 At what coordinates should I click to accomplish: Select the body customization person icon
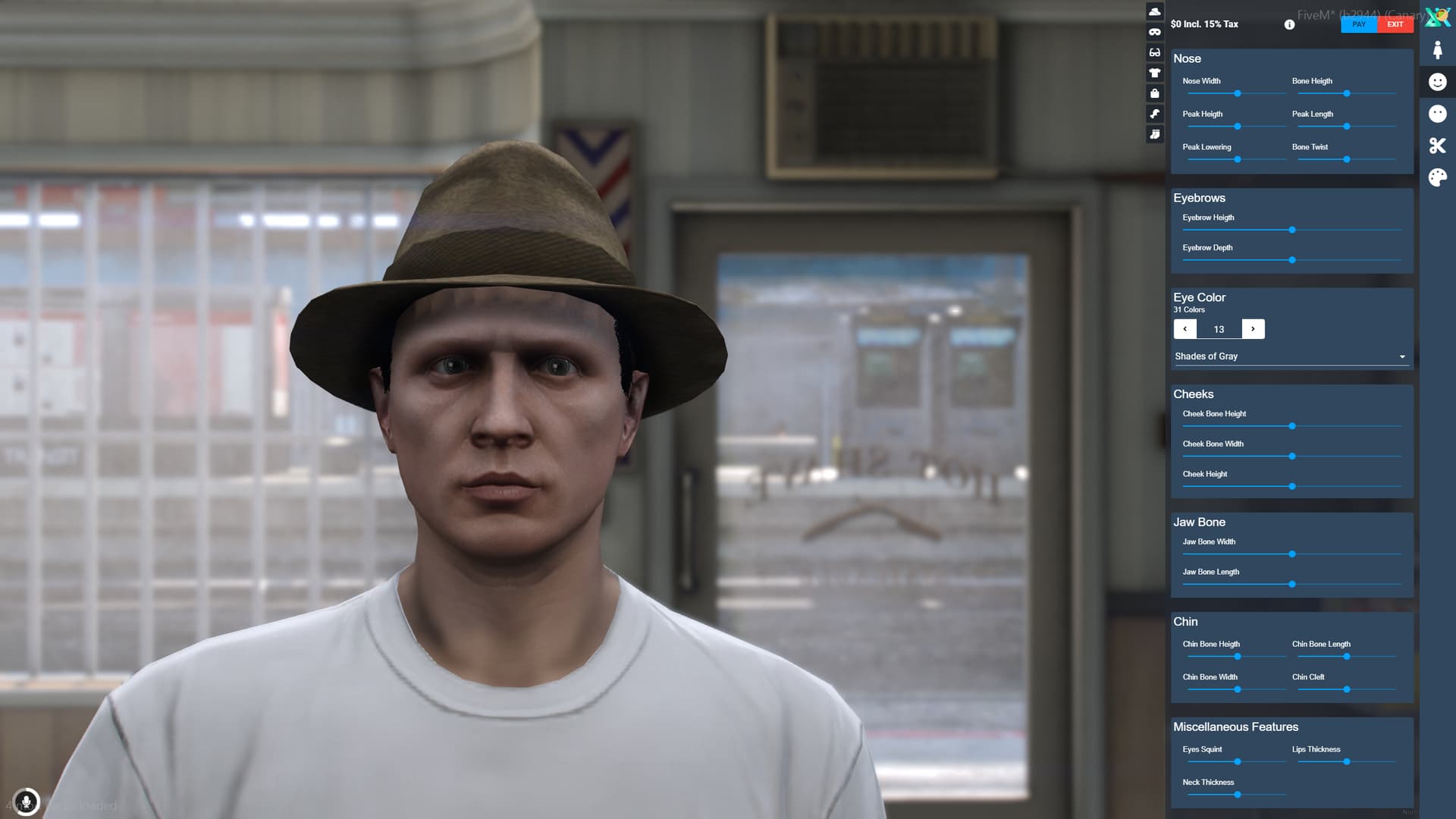1437,49
